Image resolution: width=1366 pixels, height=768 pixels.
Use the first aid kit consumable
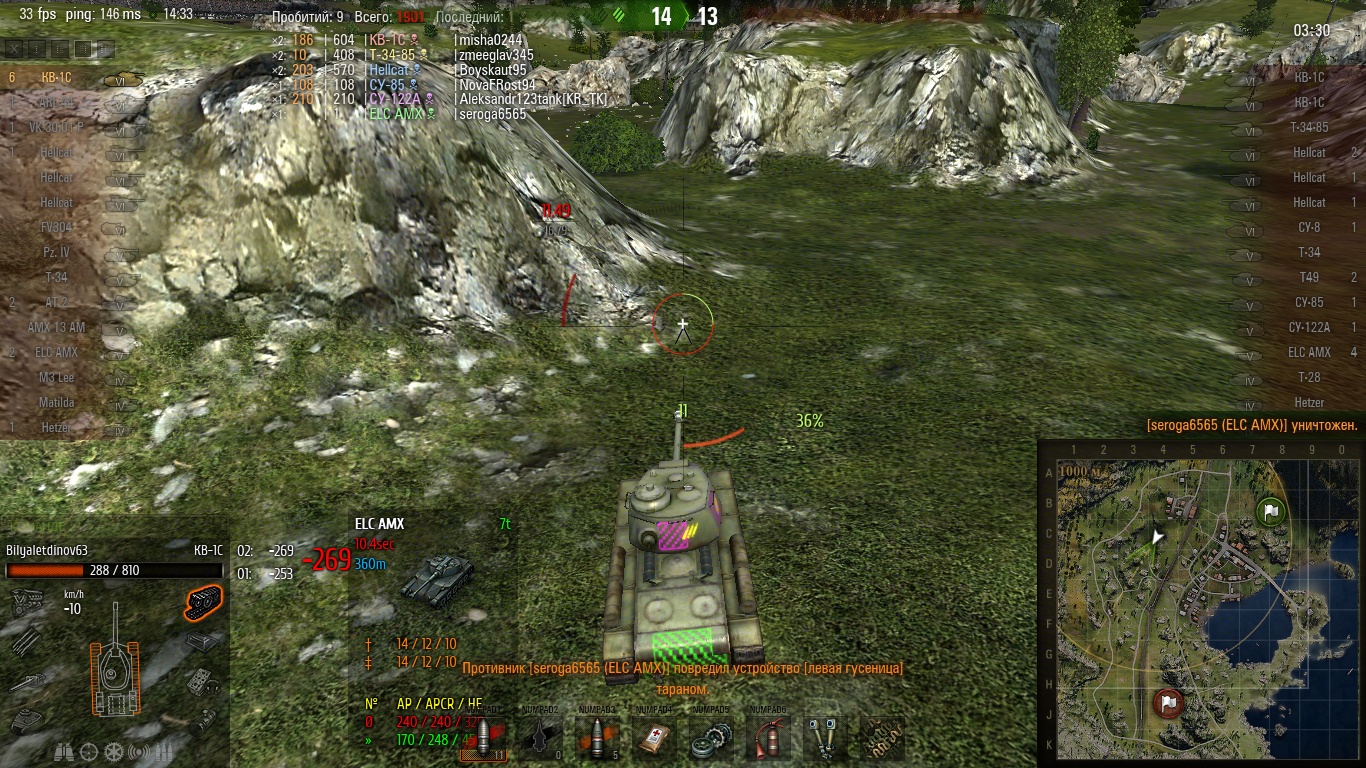point(656,738)
